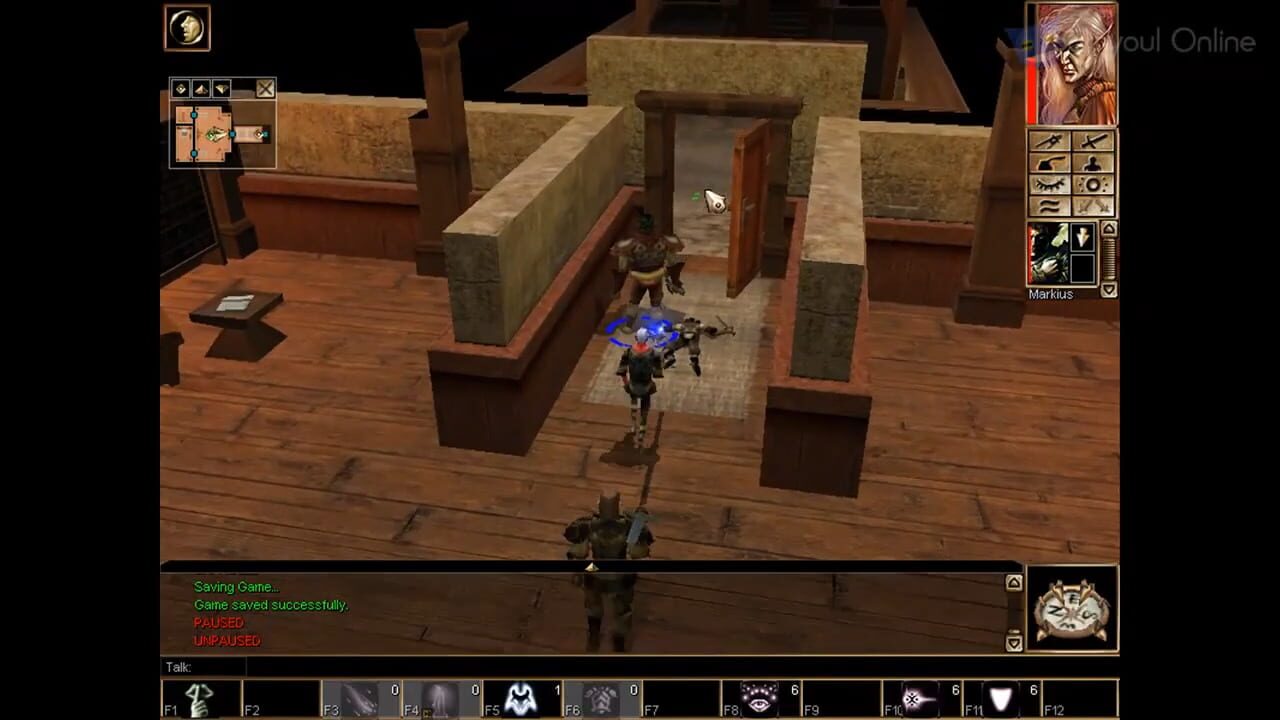Viewport: 1280px width, 720px height.
Task: Open the character sheet using the figure icon
Action: (1094, 163)
